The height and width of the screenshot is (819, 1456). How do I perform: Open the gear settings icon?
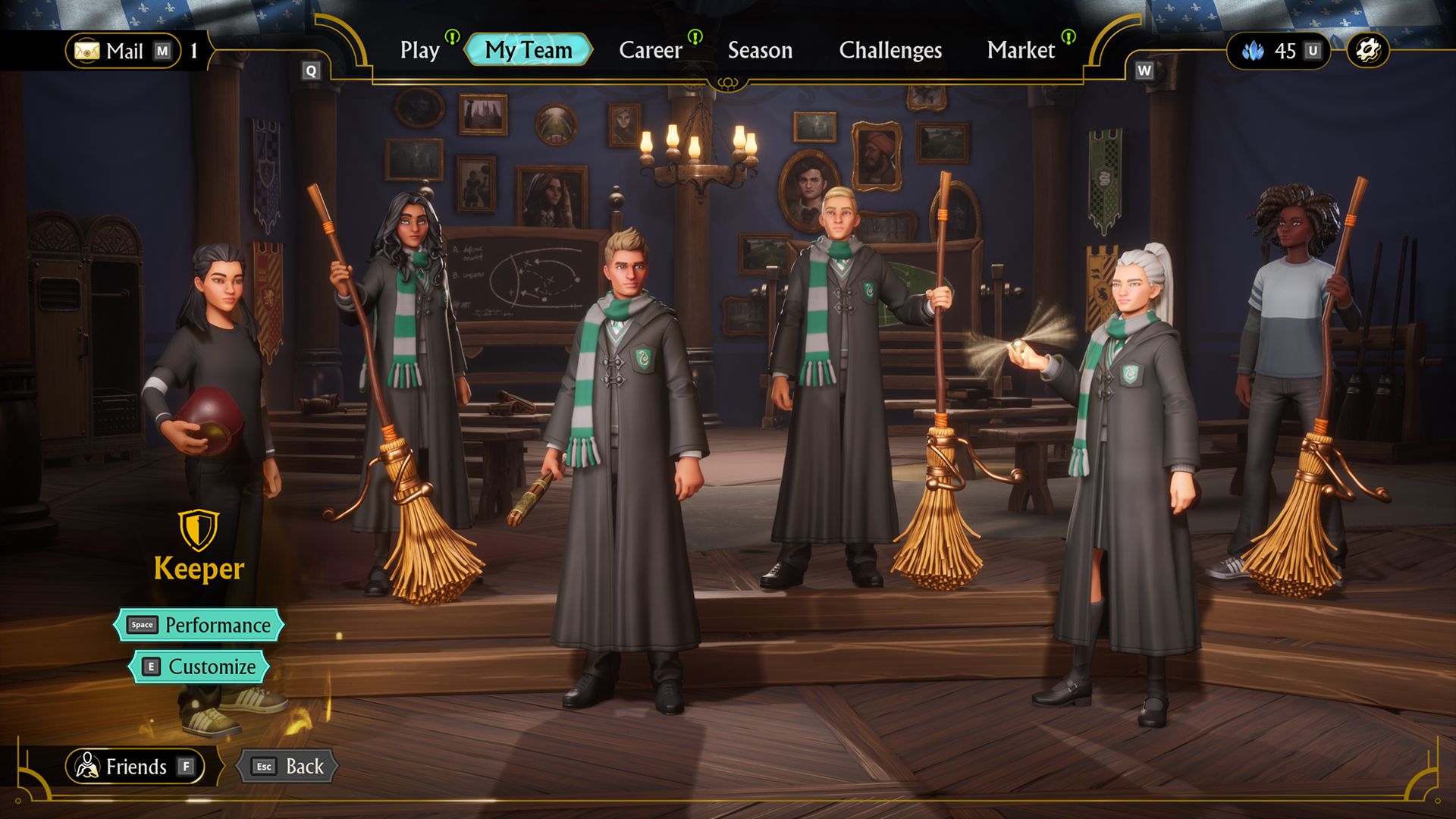pyautogui.click(x=1368, y=51)
